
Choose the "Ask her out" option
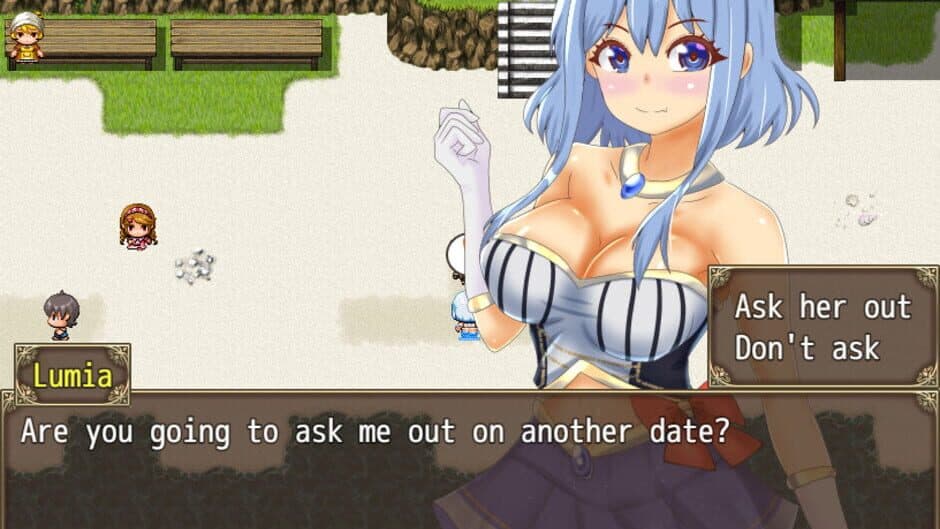point(822,307)
